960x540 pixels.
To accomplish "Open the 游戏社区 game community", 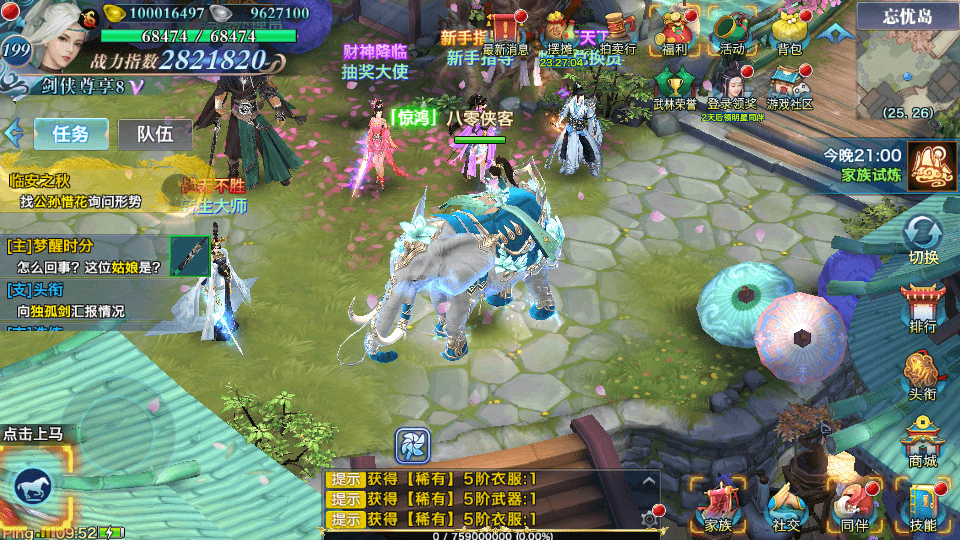I will point(790,85).
